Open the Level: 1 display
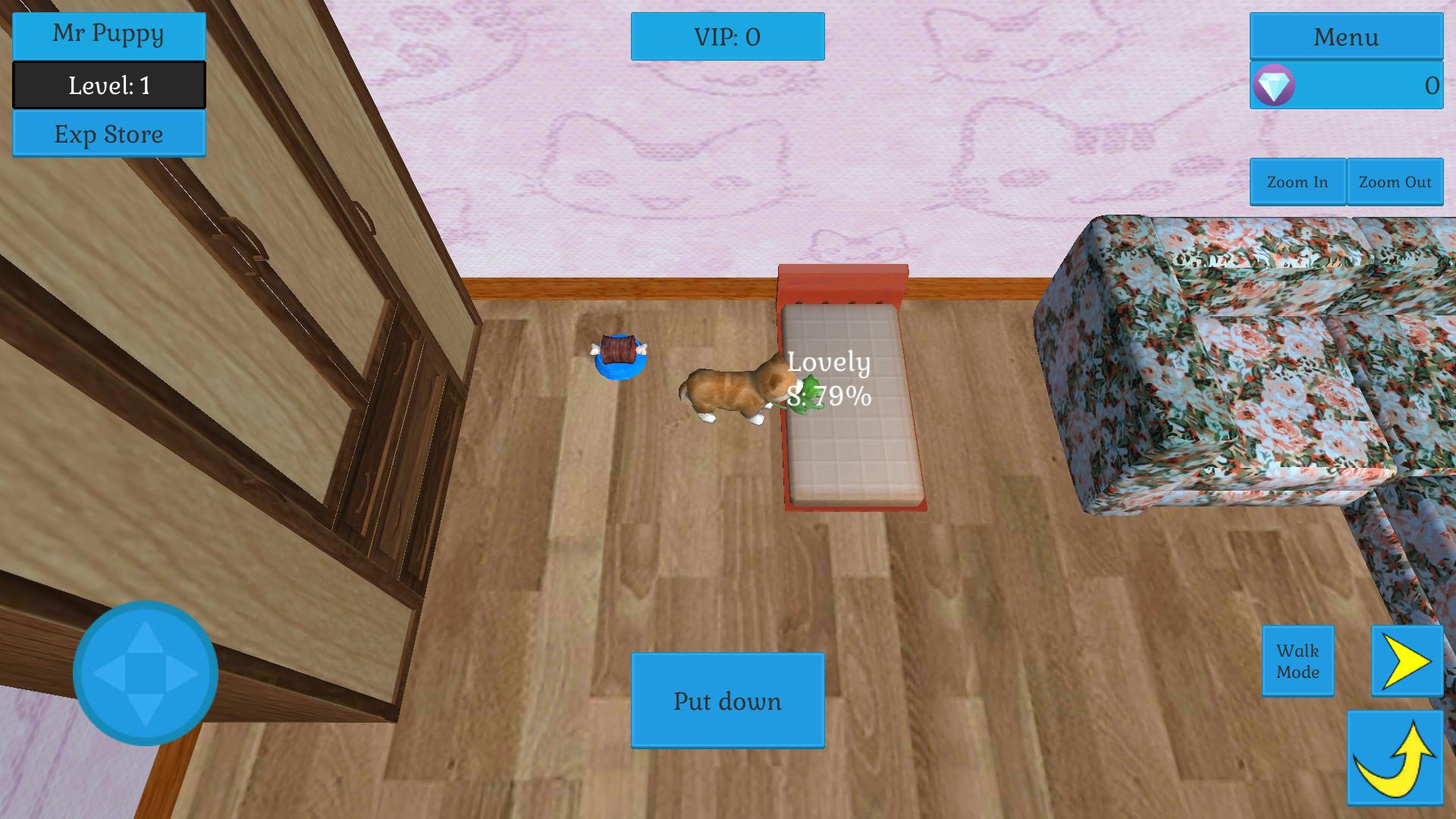The width and height of the screenshot is (1456, 819). (107, 85)
